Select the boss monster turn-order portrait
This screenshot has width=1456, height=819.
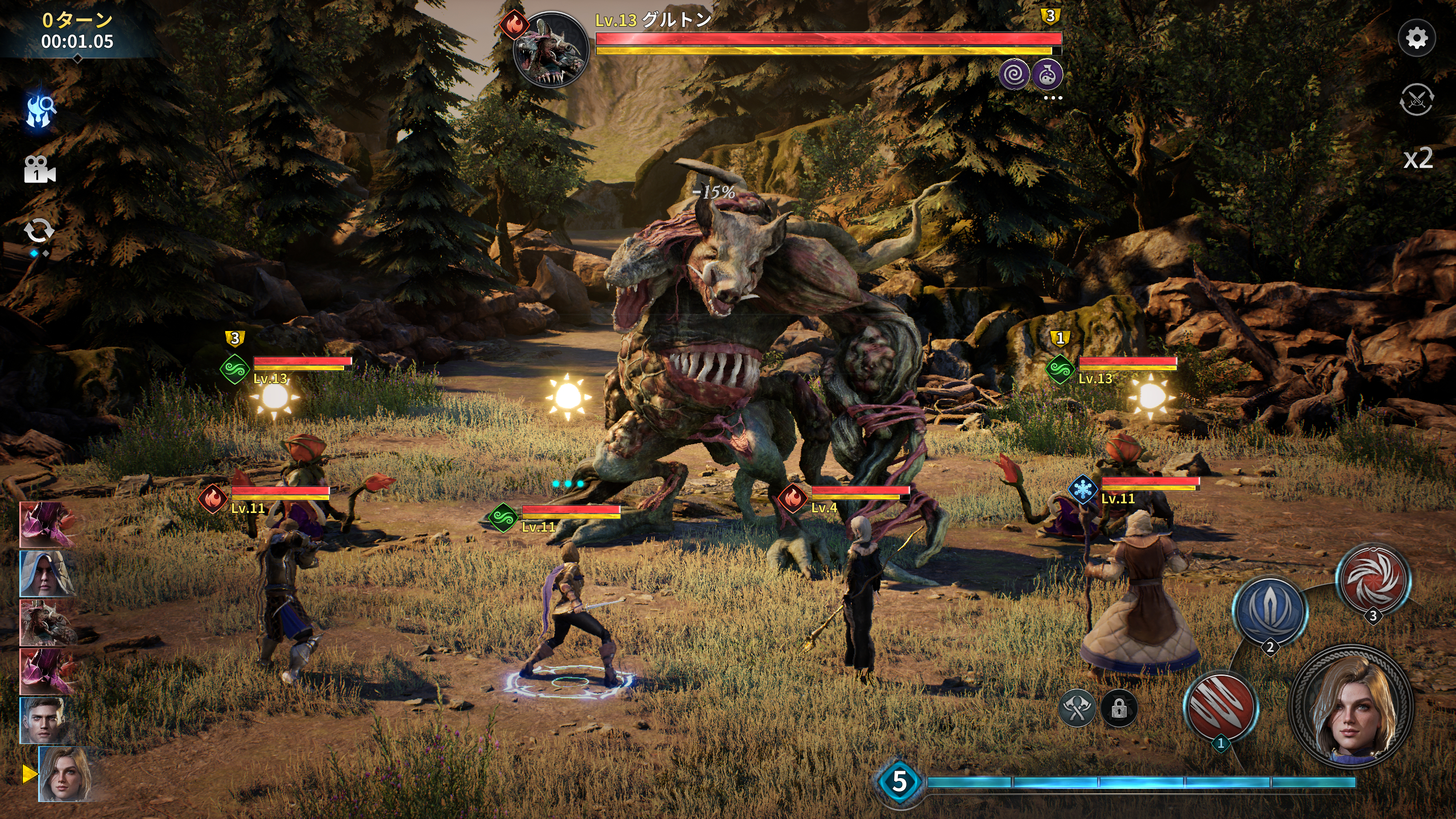pyautogui.click(x=47, y=623)
